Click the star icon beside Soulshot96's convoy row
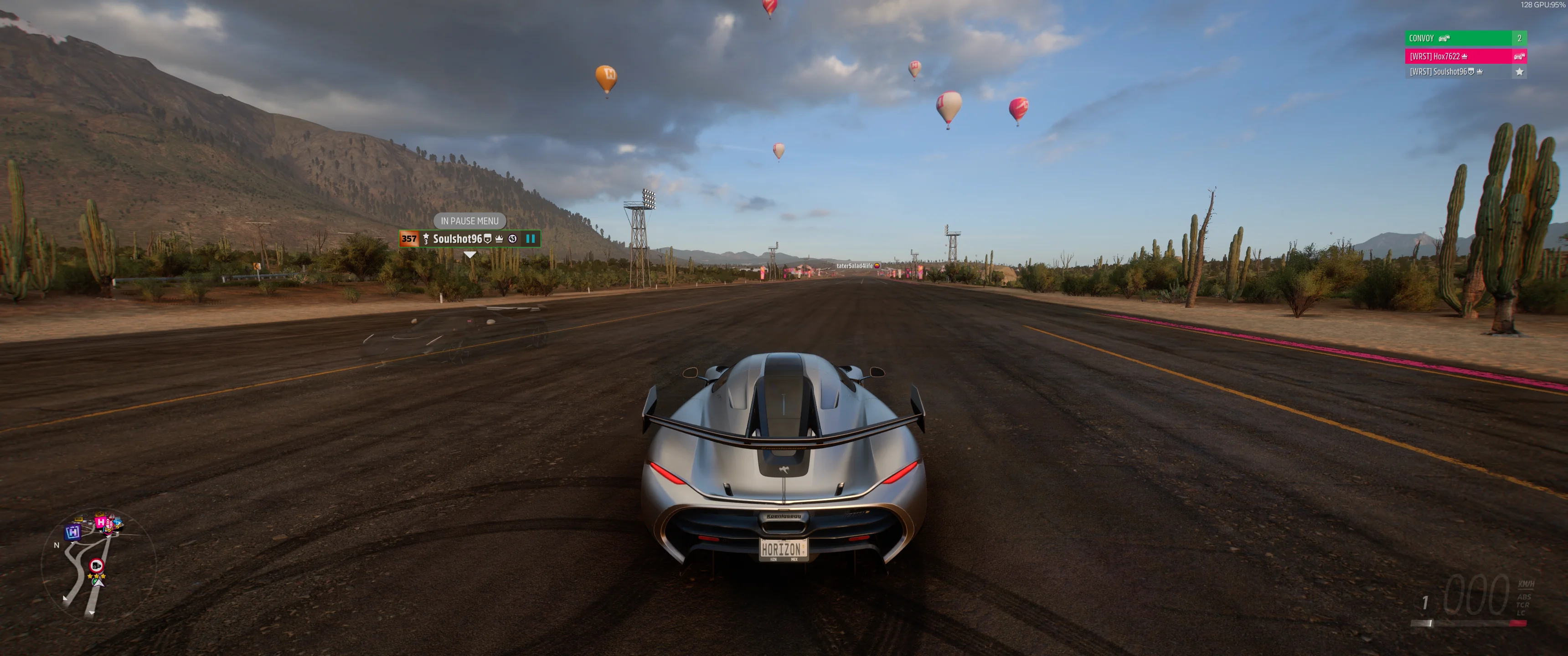The image size is (1568, 656). tap(1519, 72)
